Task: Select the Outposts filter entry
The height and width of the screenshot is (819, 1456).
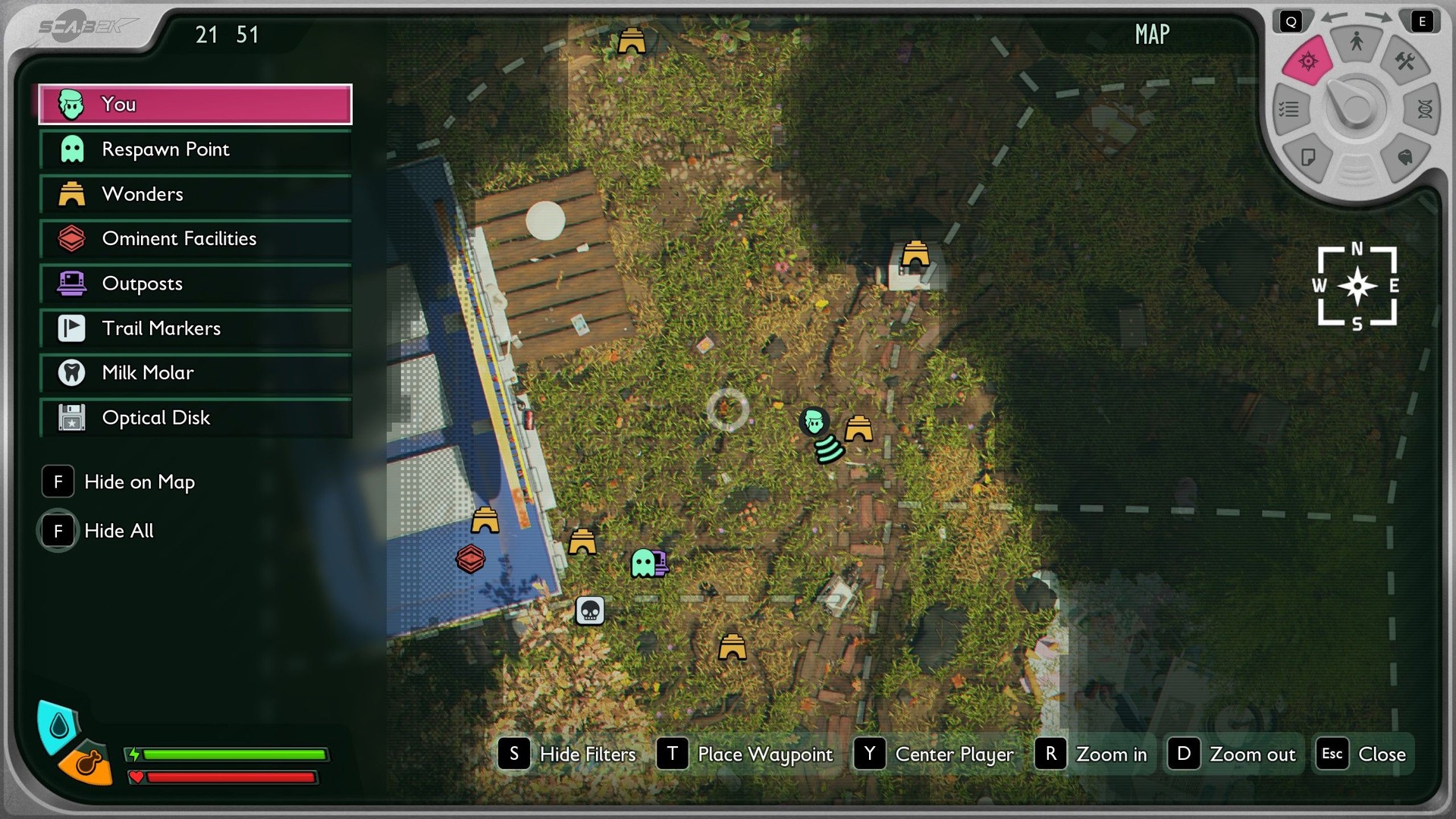Action: tap(195, 284)
